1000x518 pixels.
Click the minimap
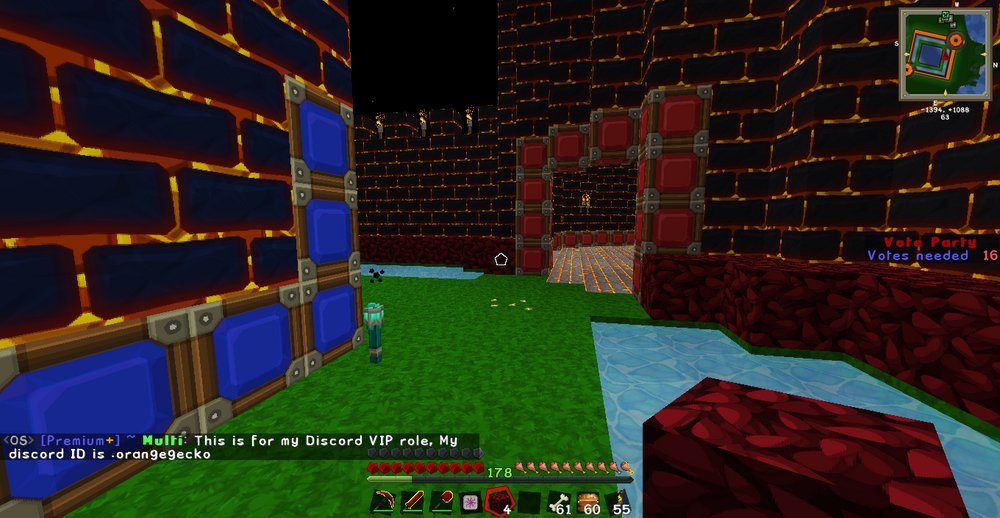click(x=945, y=55)
